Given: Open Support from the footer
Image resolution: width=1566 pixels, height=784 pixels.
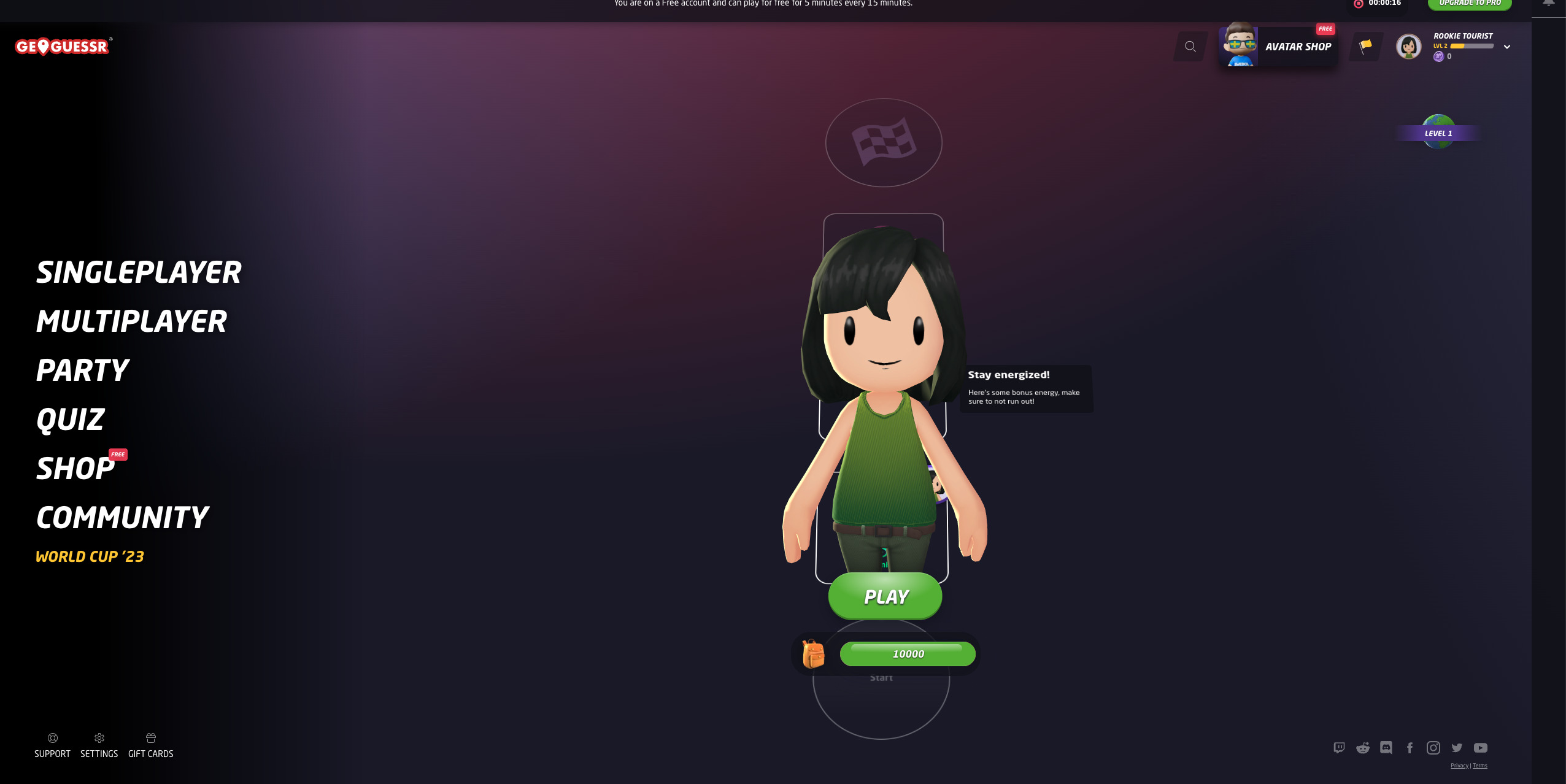Looking at the screenshot, I should [x=52, y=745].
